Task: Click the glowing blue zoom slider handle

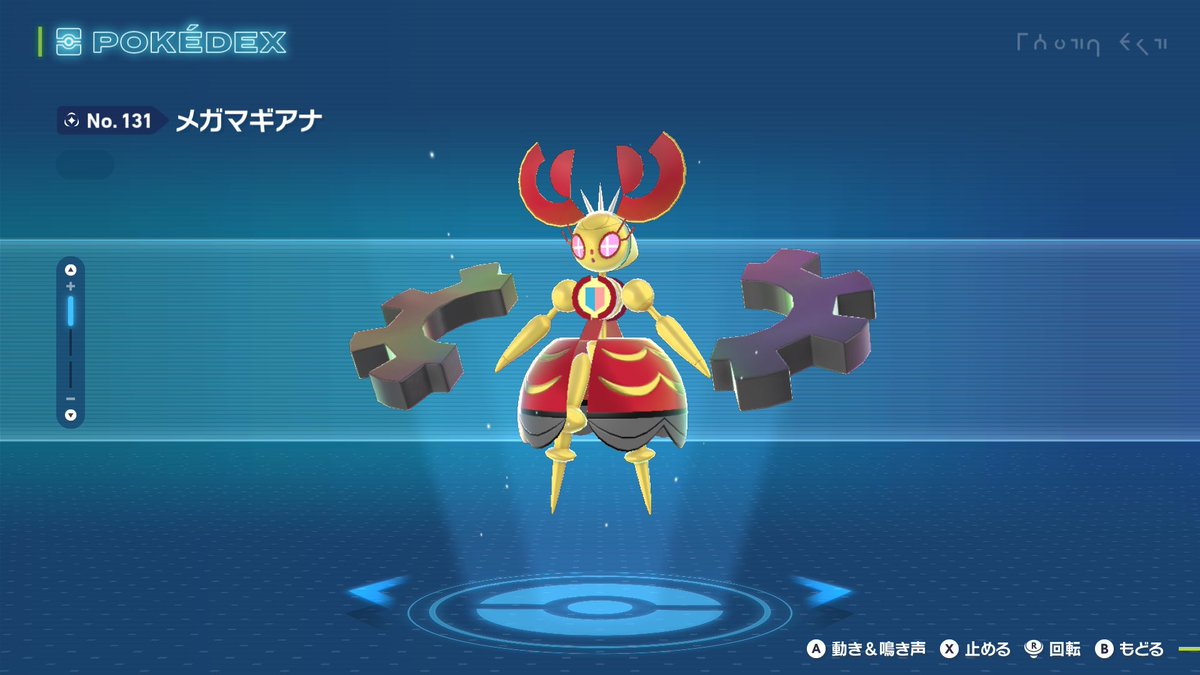Action: (70, 311)
